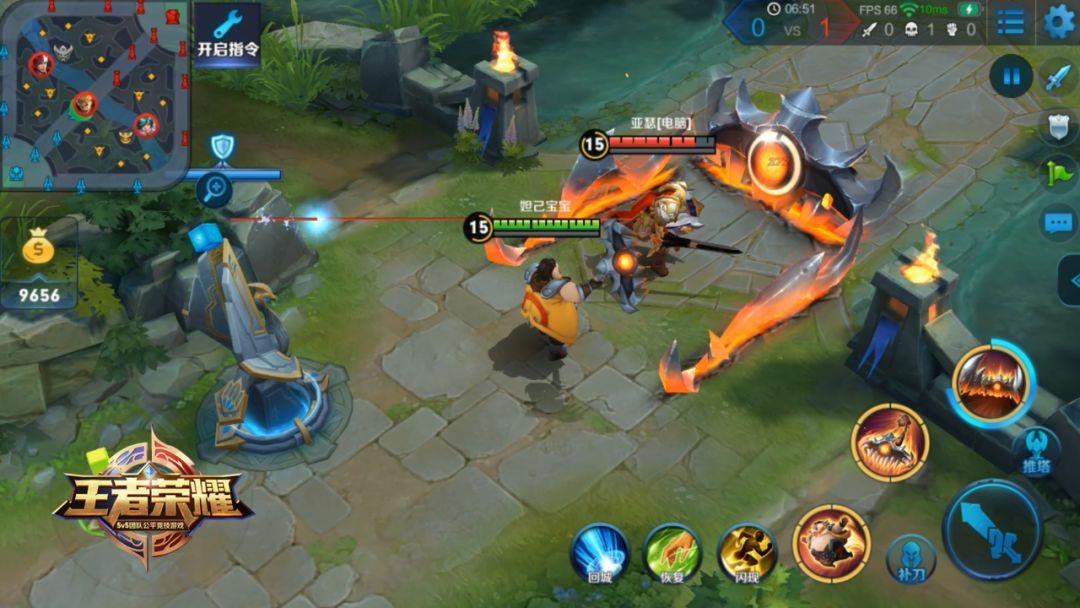Use the 恢复 restore spell
This screenshot has height=608, width=1080.
click(672, 552)
